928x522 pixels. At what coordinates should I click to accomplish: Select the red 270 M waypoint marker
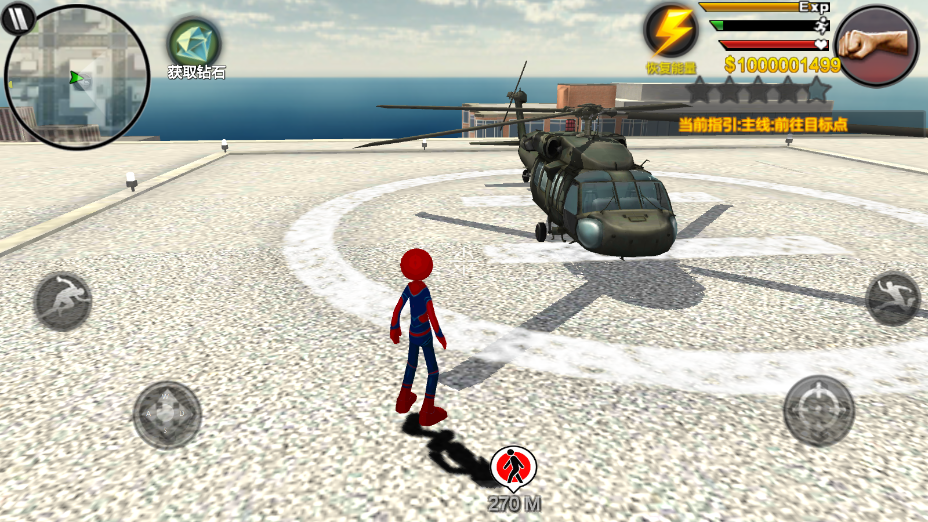click(x=514, y=467)
